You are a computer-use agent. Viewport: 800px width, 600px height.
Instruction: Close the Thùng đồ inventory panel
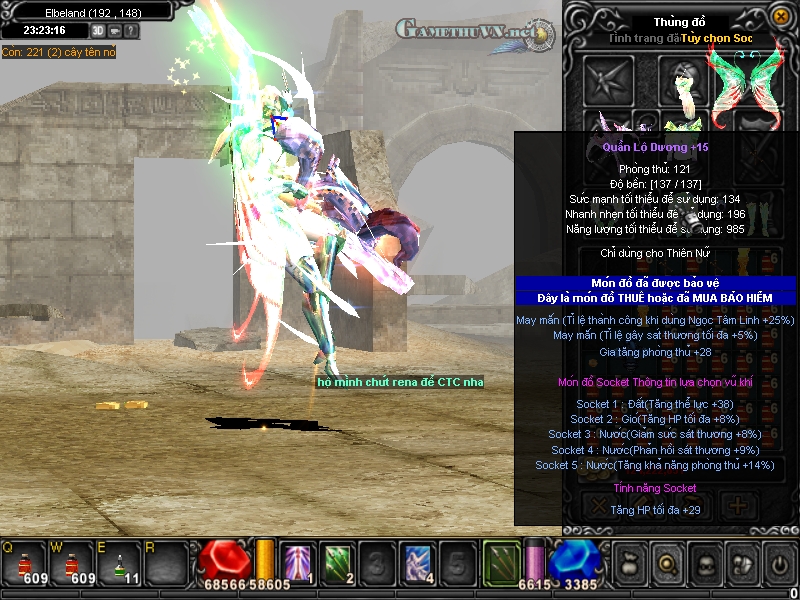(x=780, y=17)
